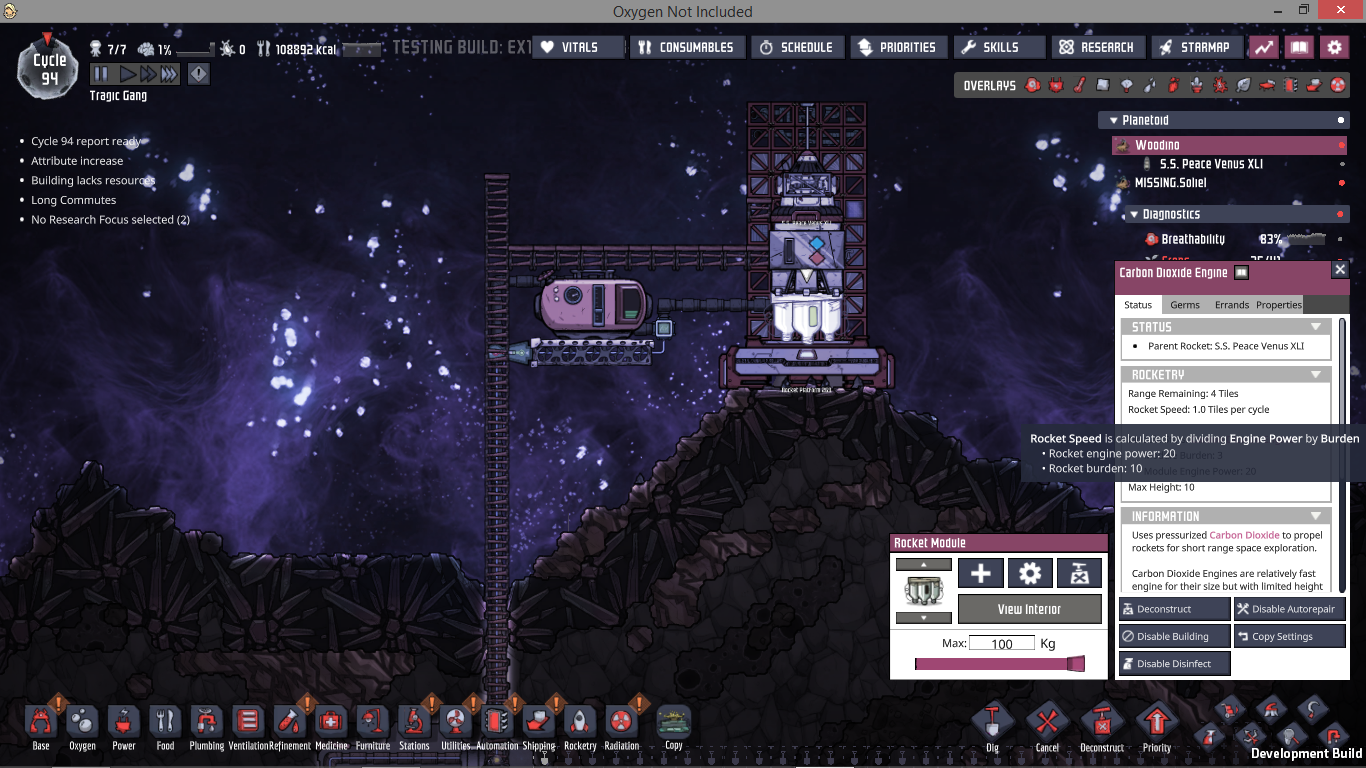Switch to the Errands tab
The height and width of the screenshot is (768, 1366).
pyautogui.click(x=1232, y=305)
